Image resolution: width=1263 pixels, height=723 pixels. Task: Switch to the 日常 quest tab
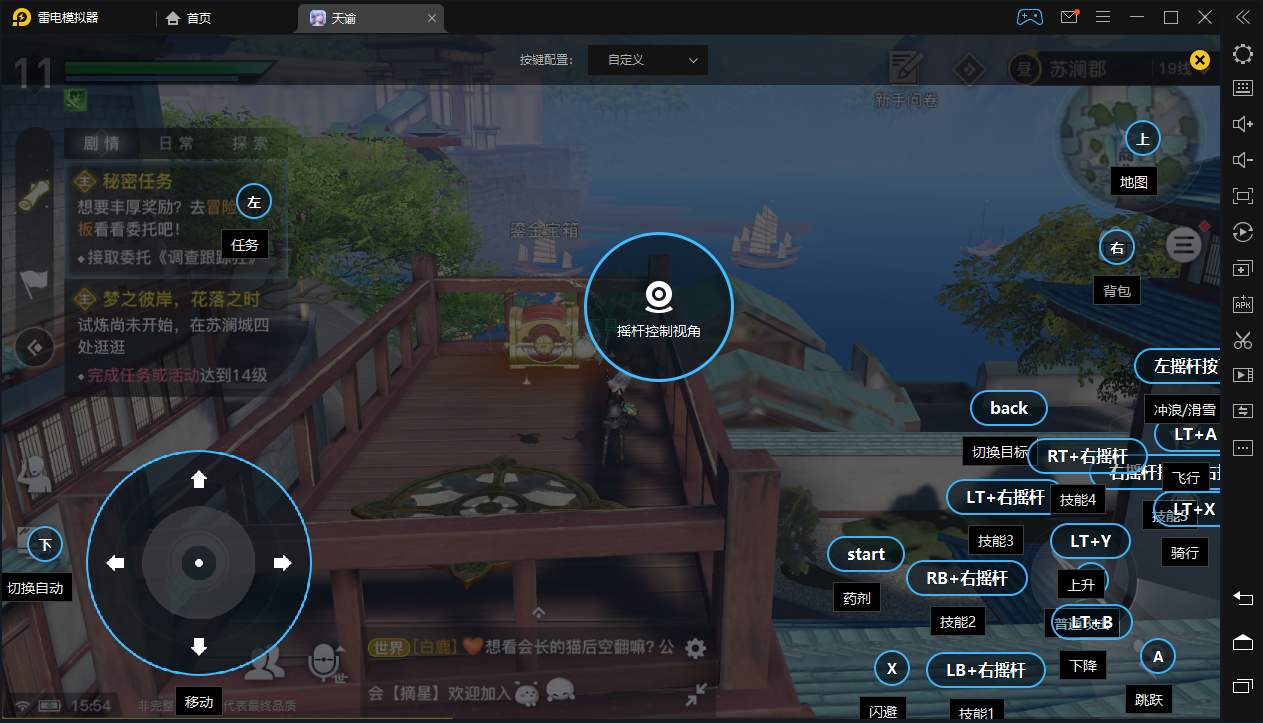[x=176, y=143]
